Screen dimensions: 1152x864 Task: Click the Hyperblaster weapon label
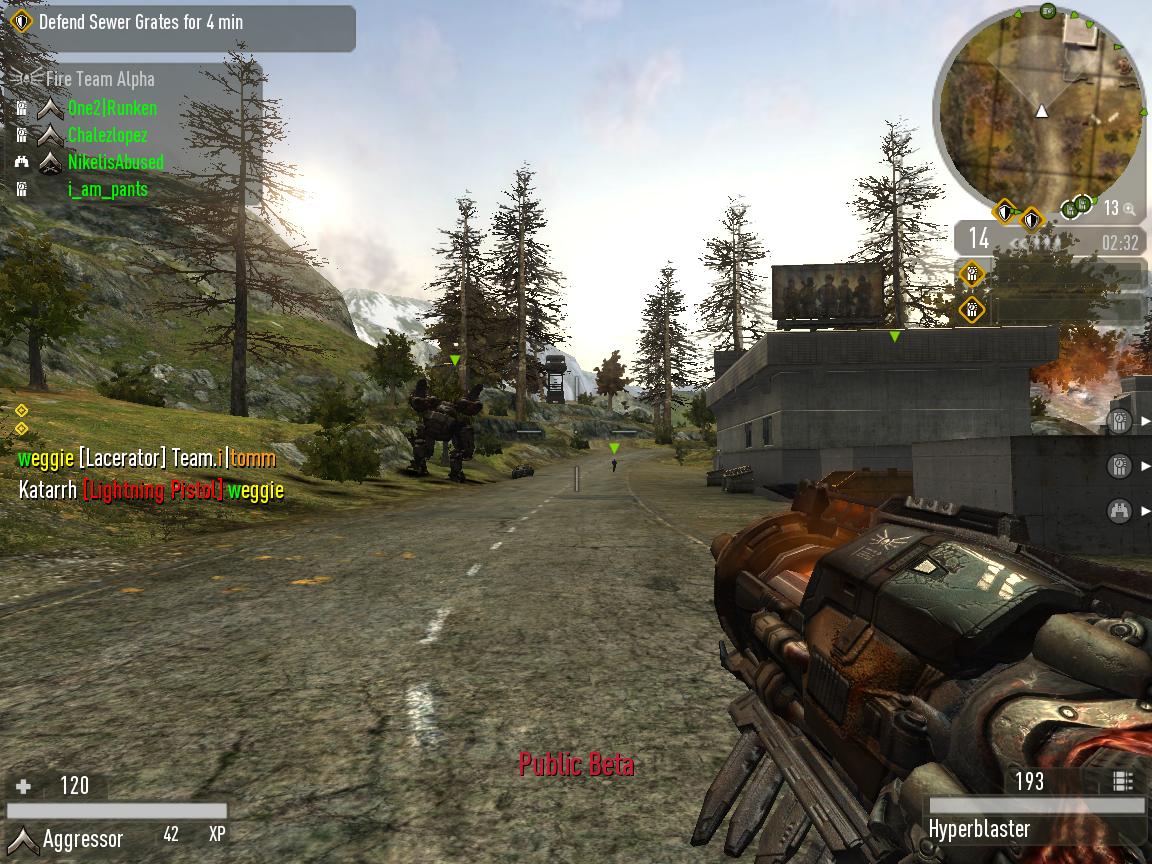[x=978, y=829]
